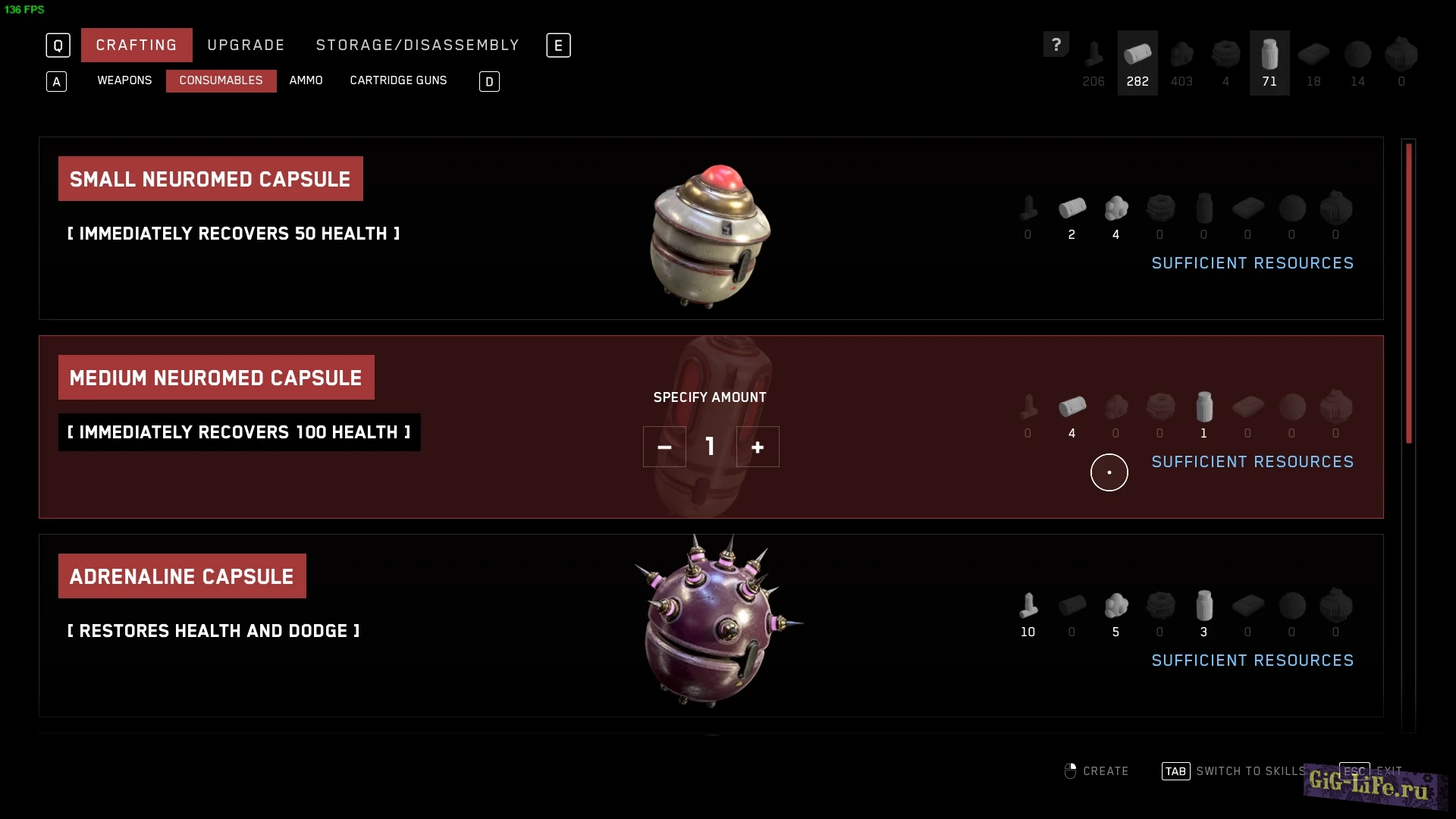Choose the Adrenaline Capsule recipe
1456x819 pixels.
pyautogui.click(x=182, y=576)
